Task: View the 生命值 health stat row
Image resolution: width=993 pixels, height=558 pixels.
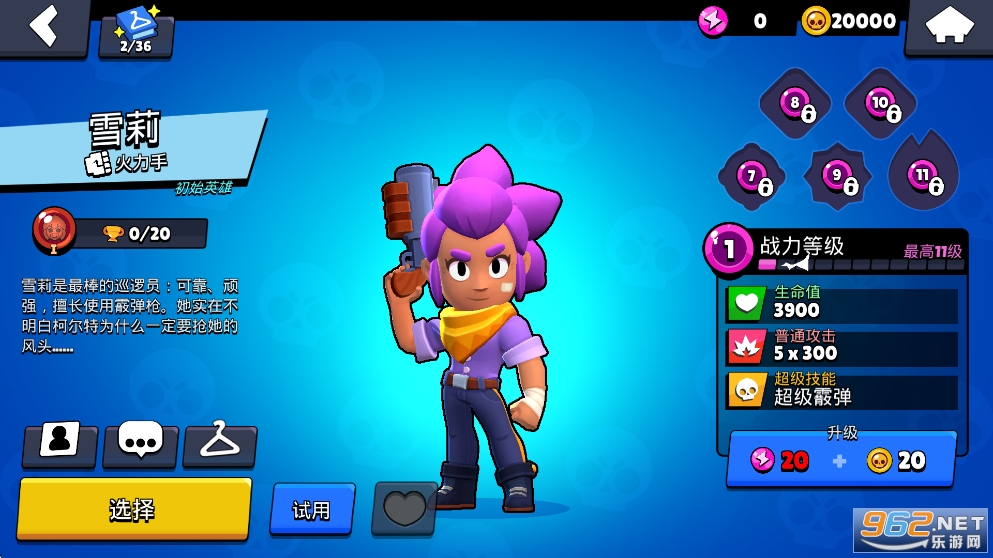Action: [842, 302]
